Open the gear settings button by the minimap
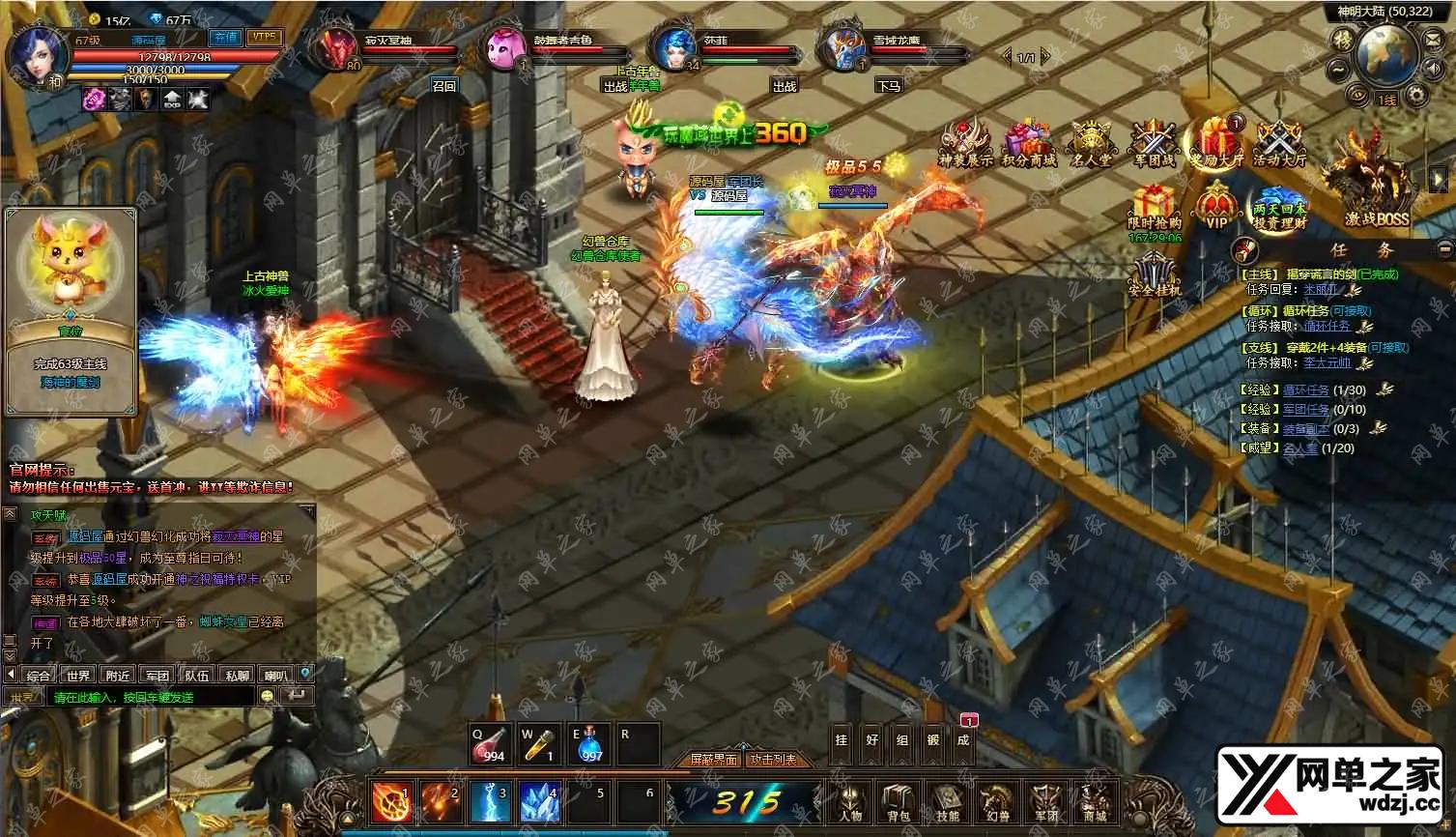1456x837 pixels. click(x=1416, y=94)
